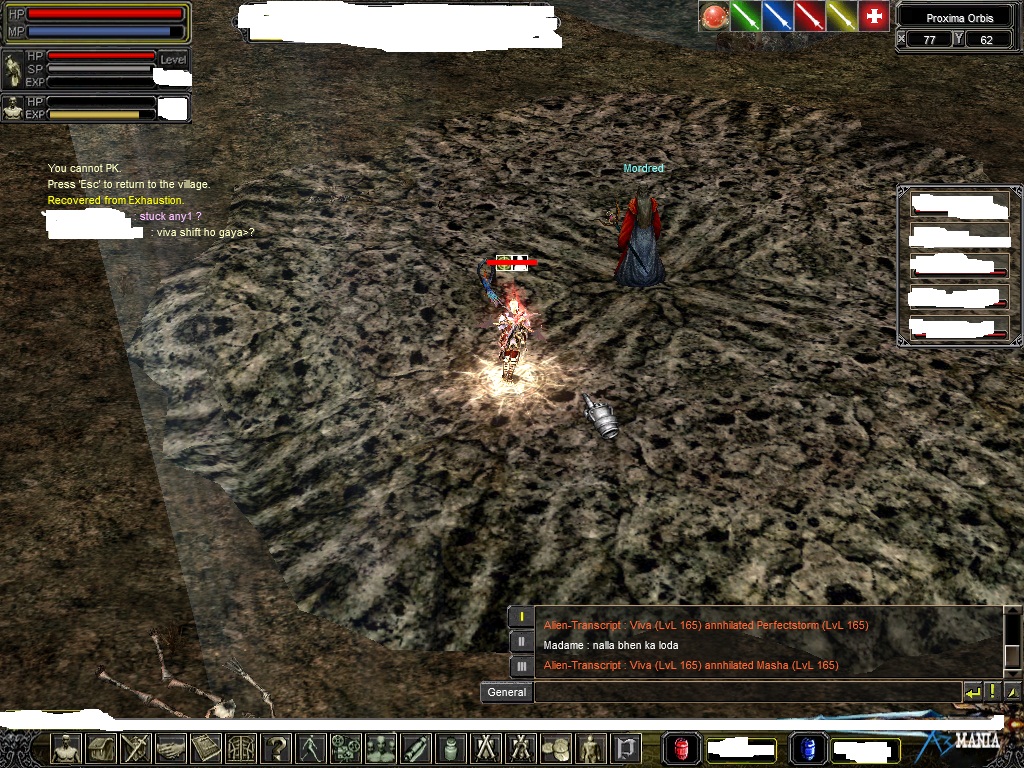Activate the blue sword buff icon
This screenshot has width=1024, height=768.
777,16
